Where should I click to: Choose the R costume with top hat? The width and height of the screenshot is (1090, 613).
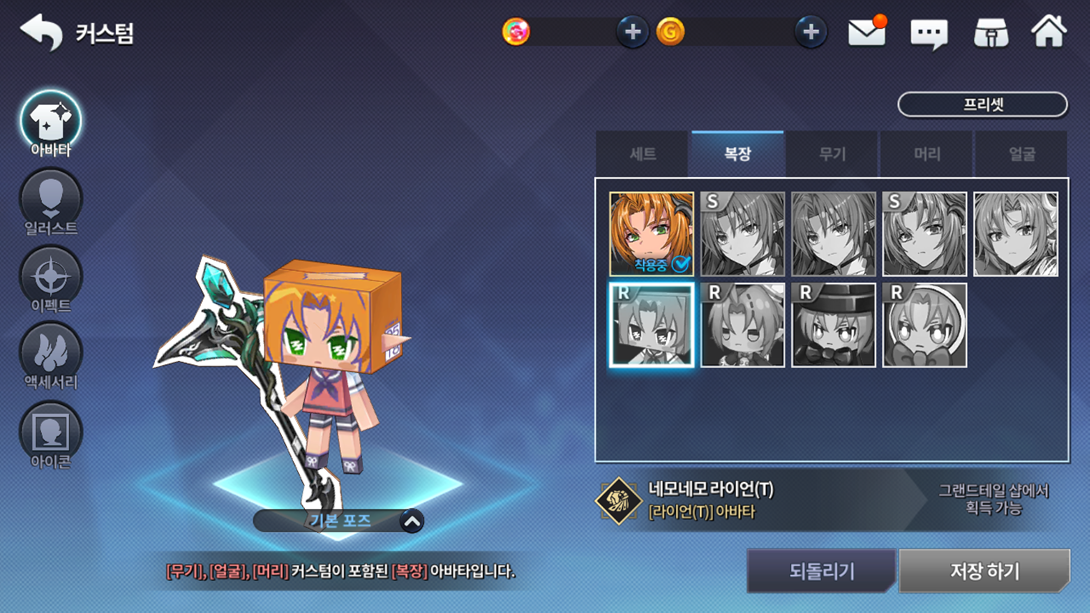click(833, 325)
